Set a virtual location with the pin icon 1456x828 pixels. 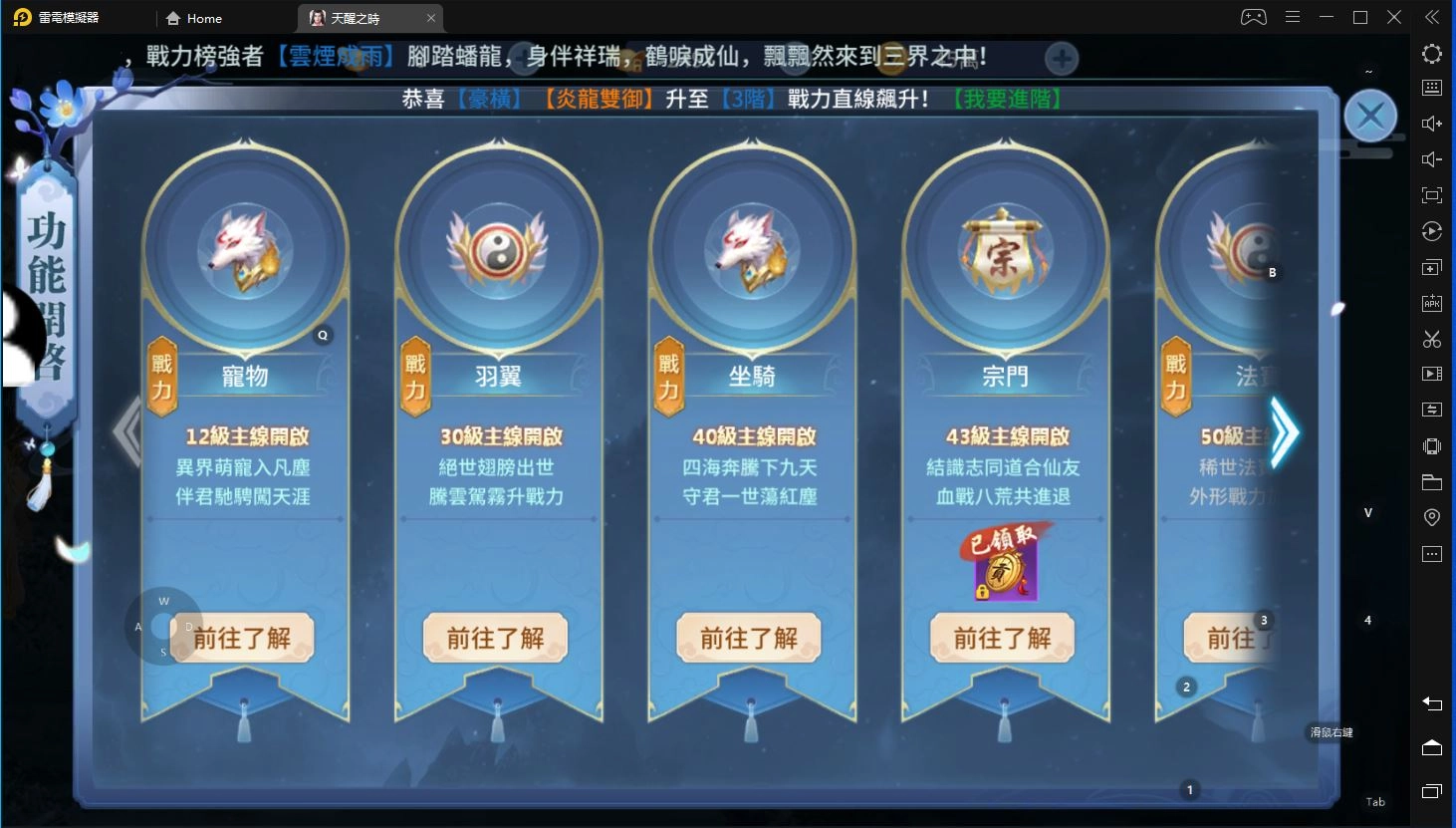tap(1431, 517)
